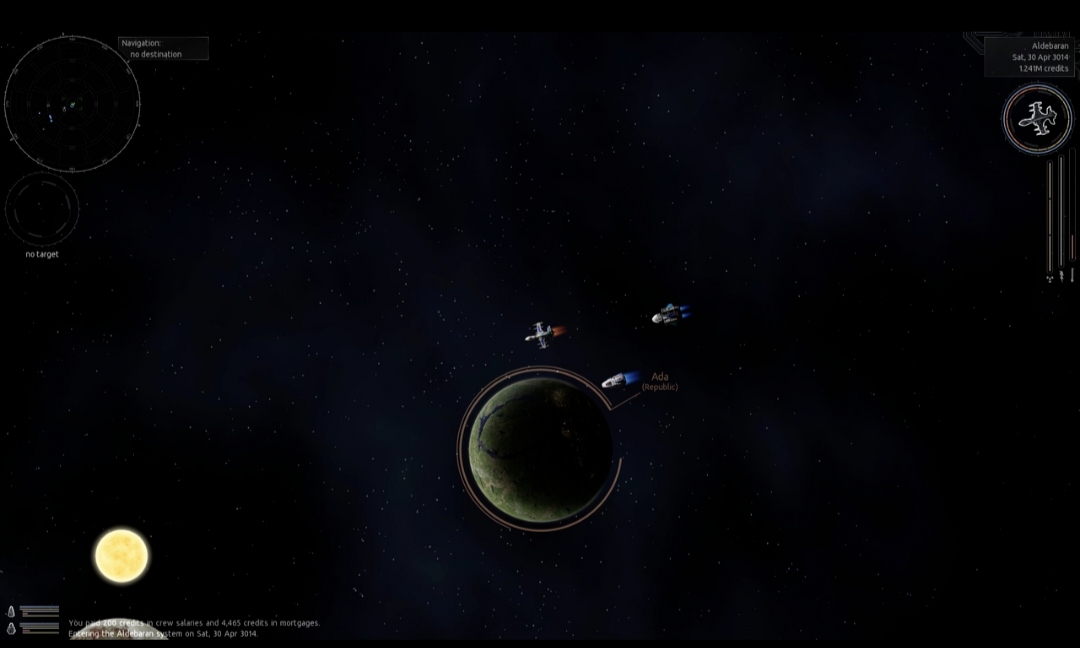Image resolution: width=1080 pixels, height=648 pixels.
Task: Select the Ada planet label
Action: pyautogui.click(x=660, y=378)
